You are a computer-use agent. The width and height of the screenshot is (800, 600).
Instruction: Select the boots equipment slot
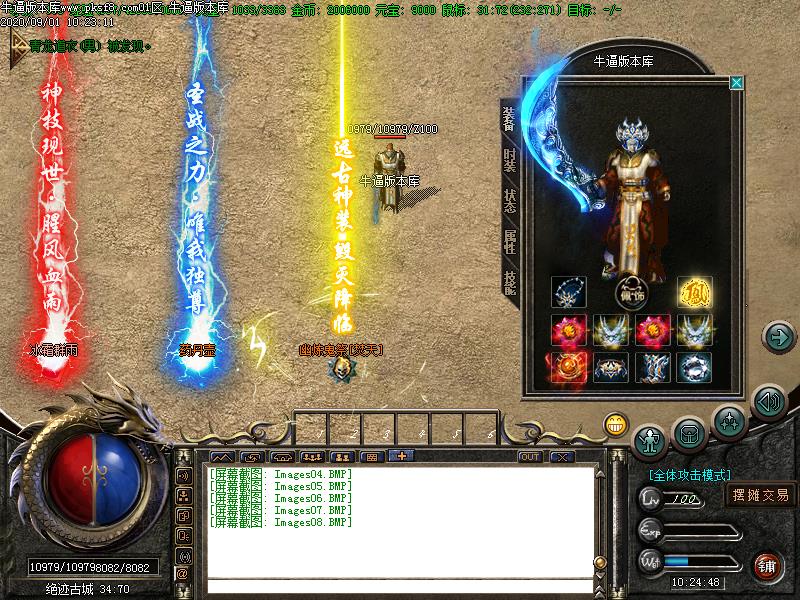(652, 367)
